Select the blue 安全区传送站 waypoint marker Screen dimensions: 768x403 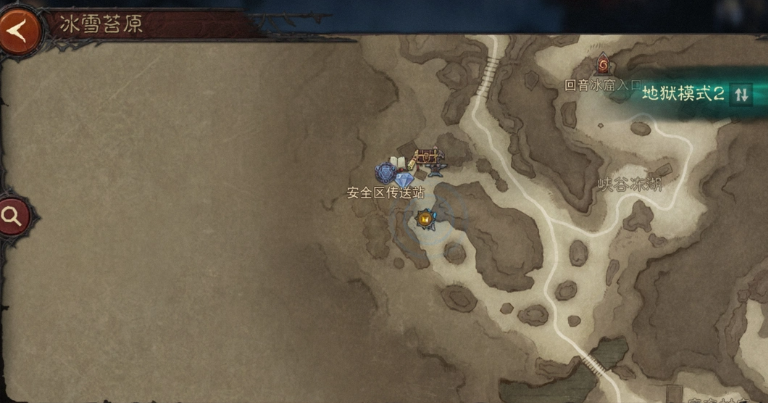coord(385,173)
